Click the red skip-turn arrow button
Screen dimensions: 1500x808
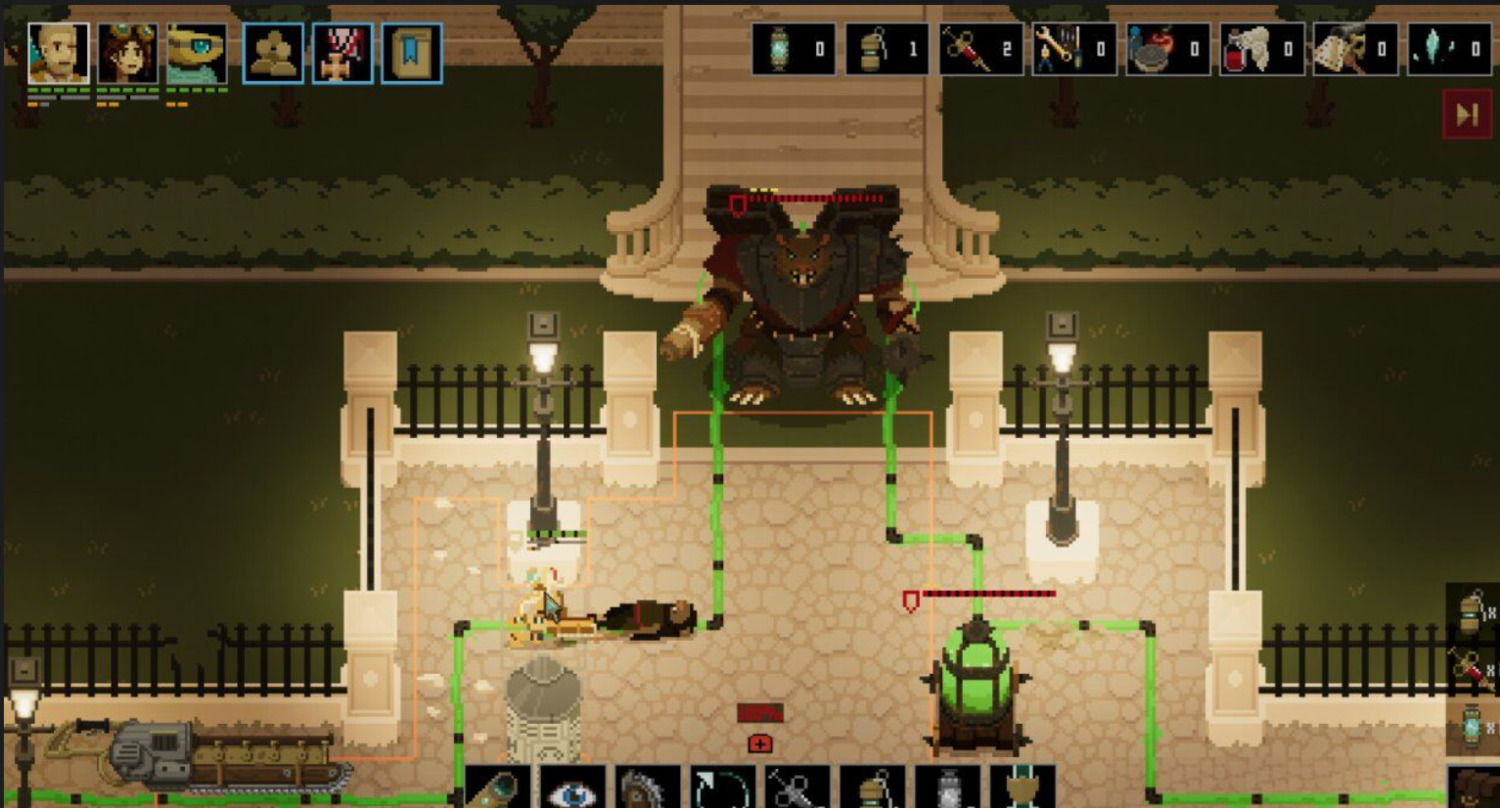(x=1467, y=115)
